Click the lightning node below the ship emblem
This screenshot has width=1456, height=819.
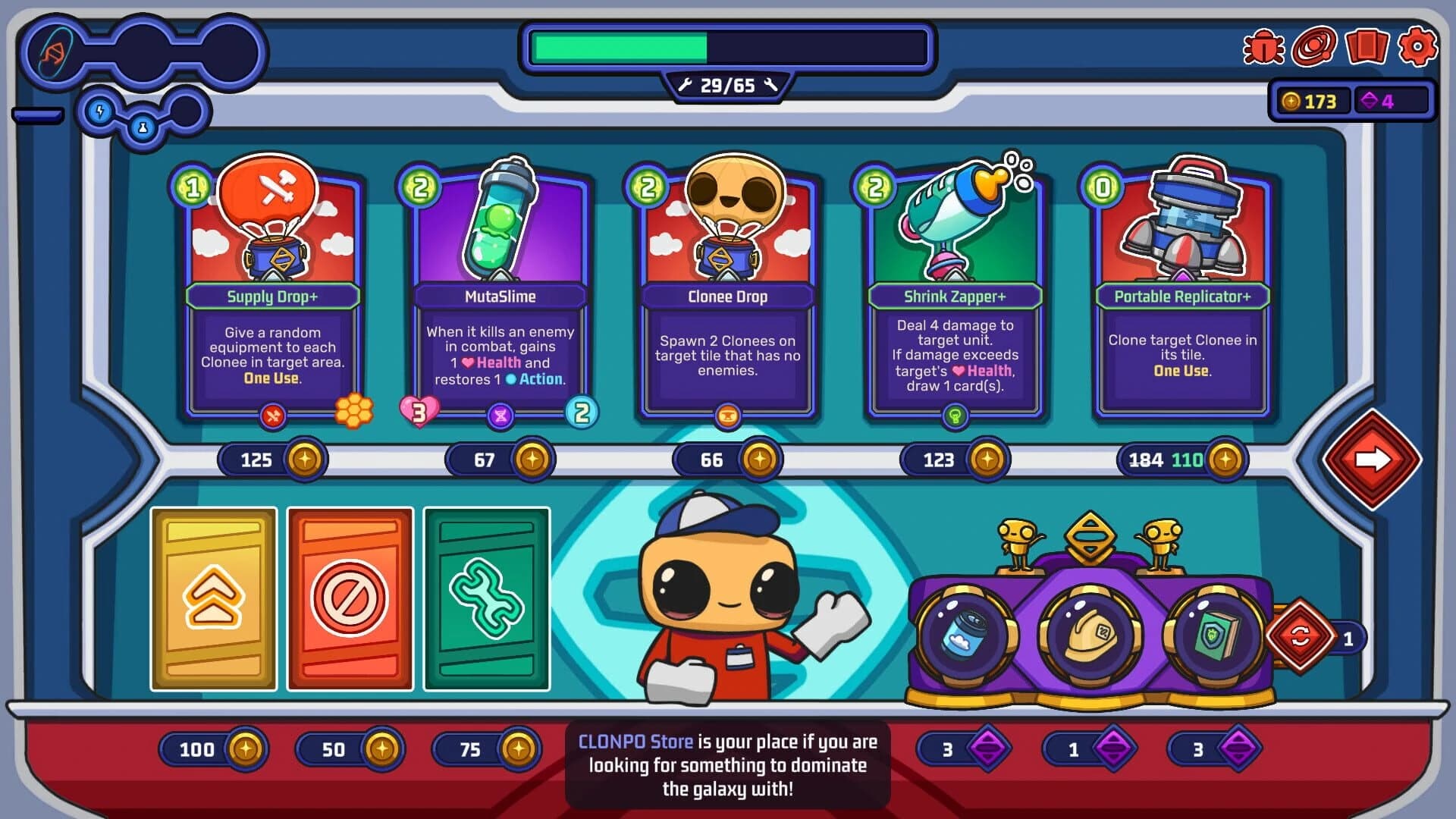101,112
